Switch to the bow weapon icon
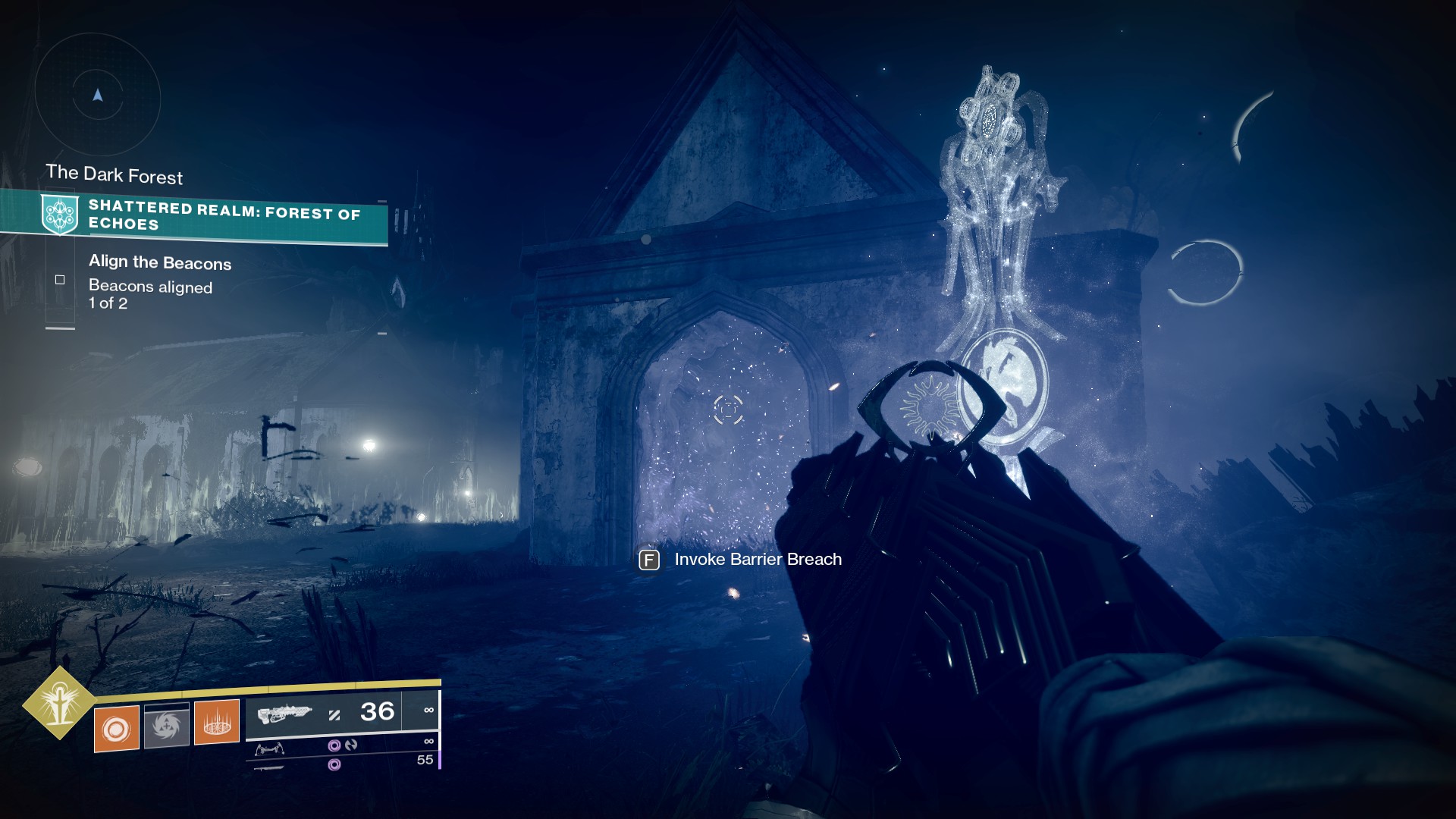1456x819 pixels. click(x=270, y=749)
